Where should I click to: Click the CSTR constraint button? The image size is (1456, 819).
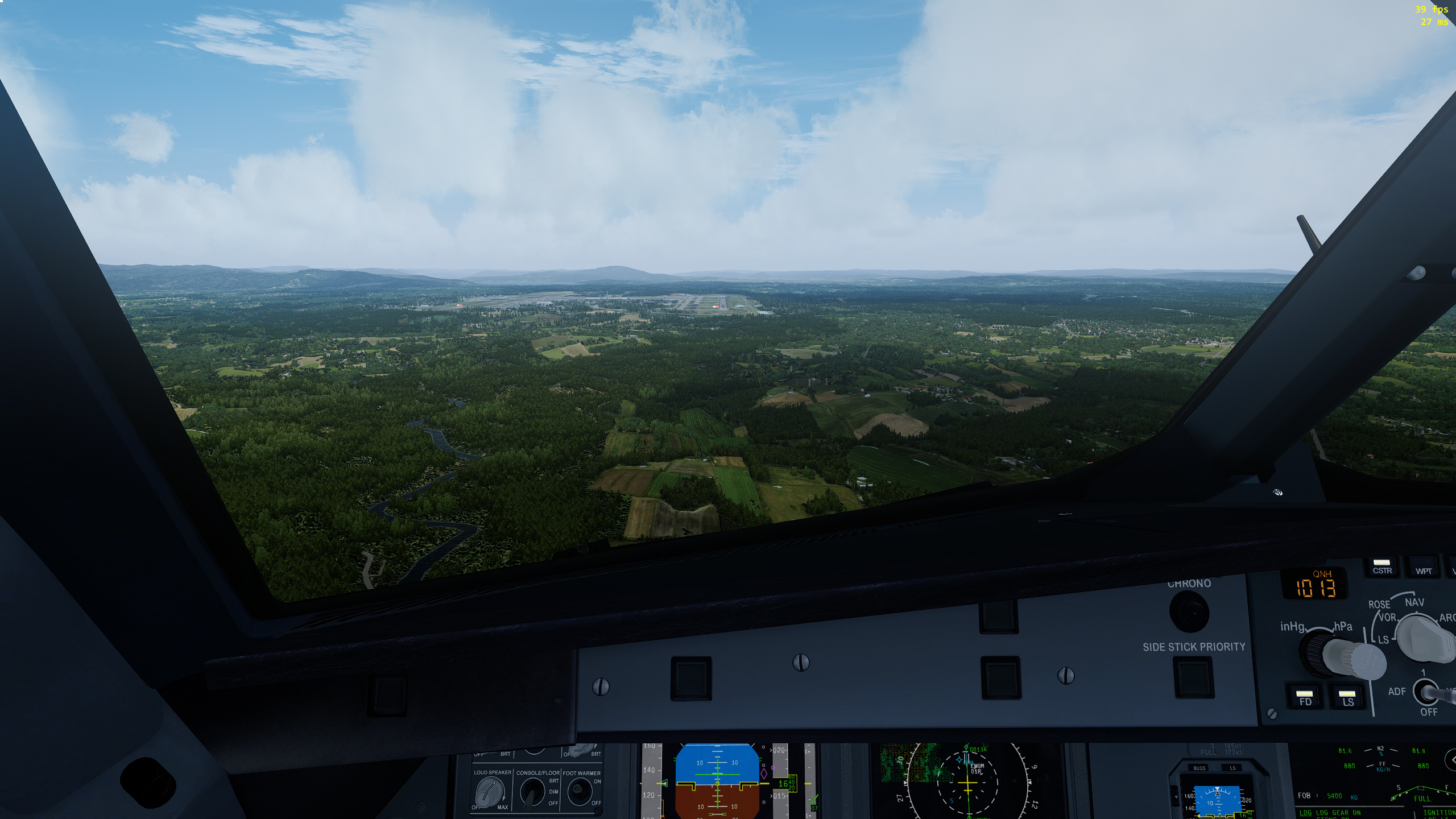point(1382,567)
